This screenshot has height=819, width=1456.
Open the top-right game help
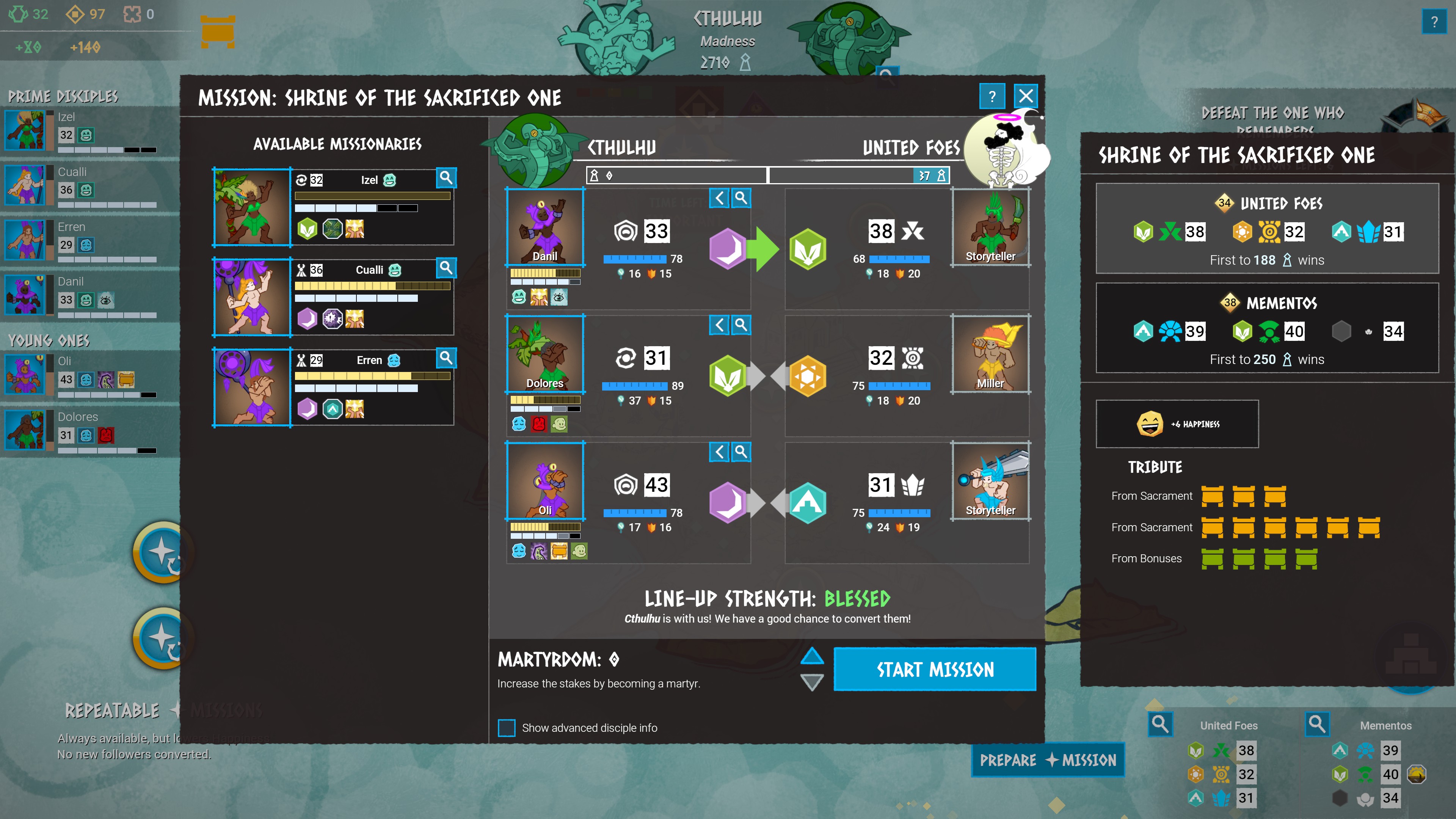click(1433, 22)
